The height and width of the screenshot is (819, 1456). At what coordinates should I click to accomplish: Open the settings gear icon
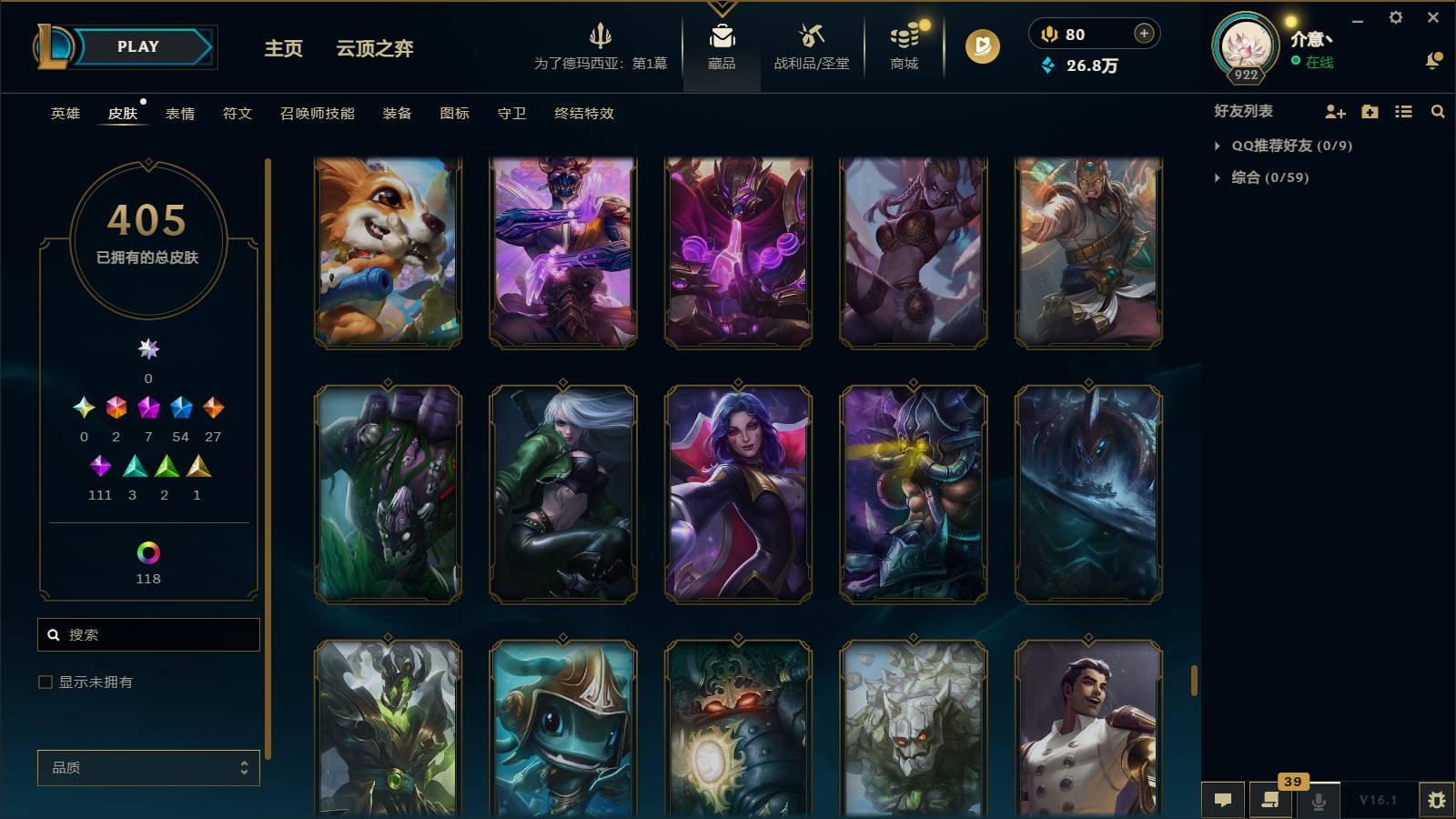[1398, 17]
